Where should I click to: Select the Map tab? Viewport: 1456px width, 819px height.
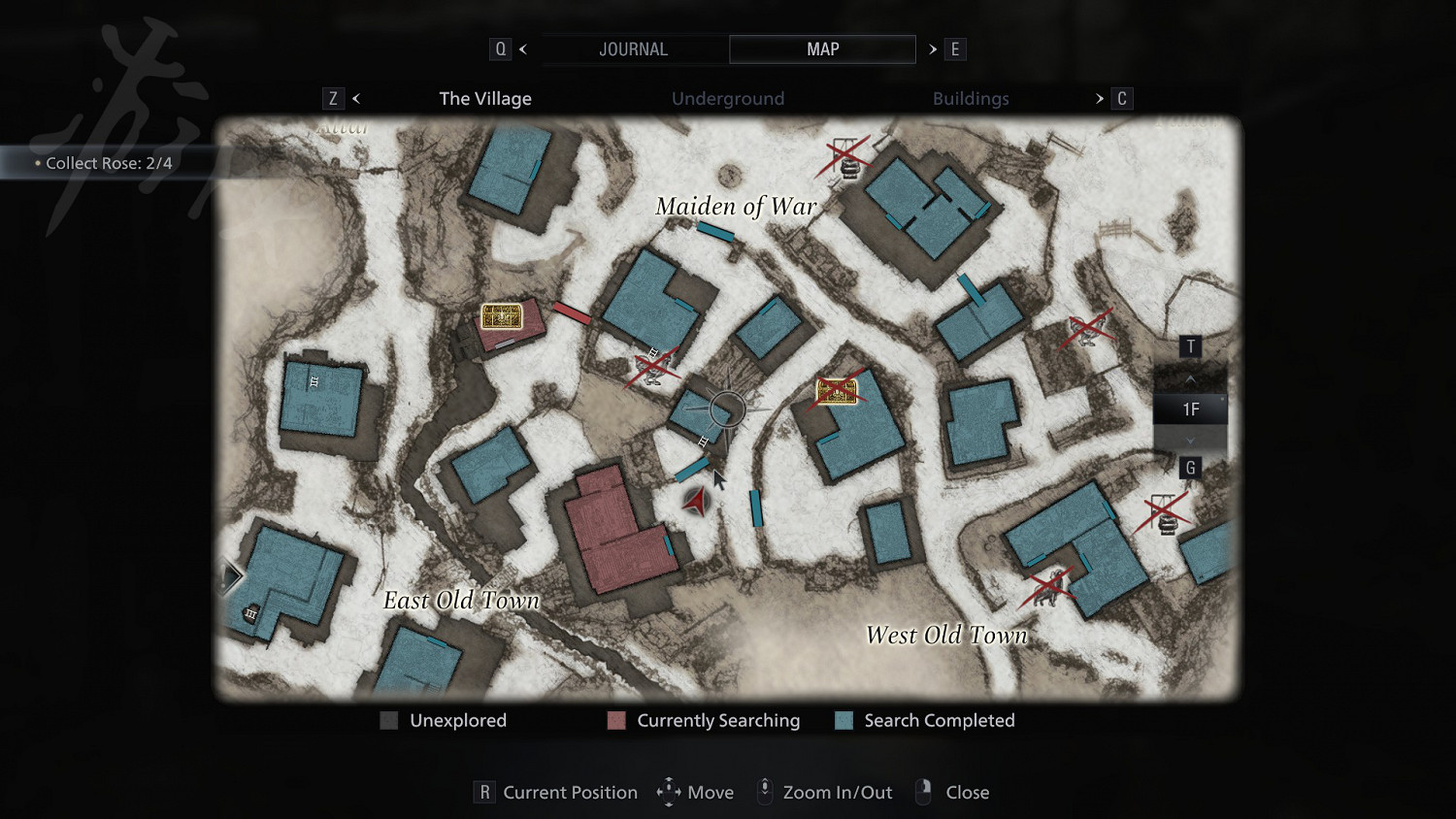coord(822,49)
